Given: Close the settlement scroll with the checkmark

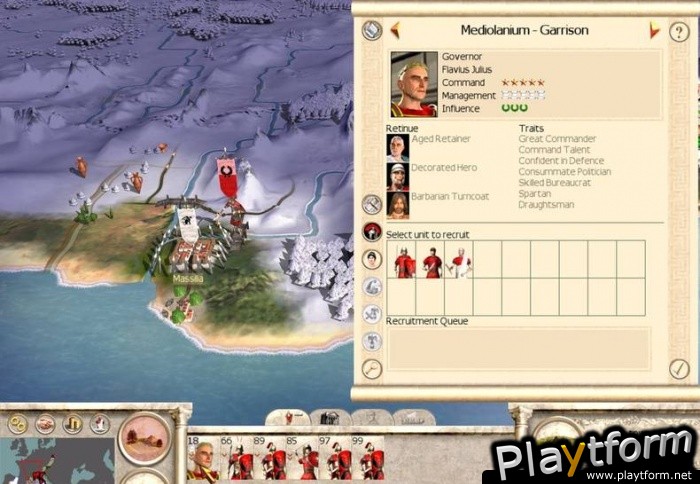Looking at the screenshot, I should click(680, 368).
